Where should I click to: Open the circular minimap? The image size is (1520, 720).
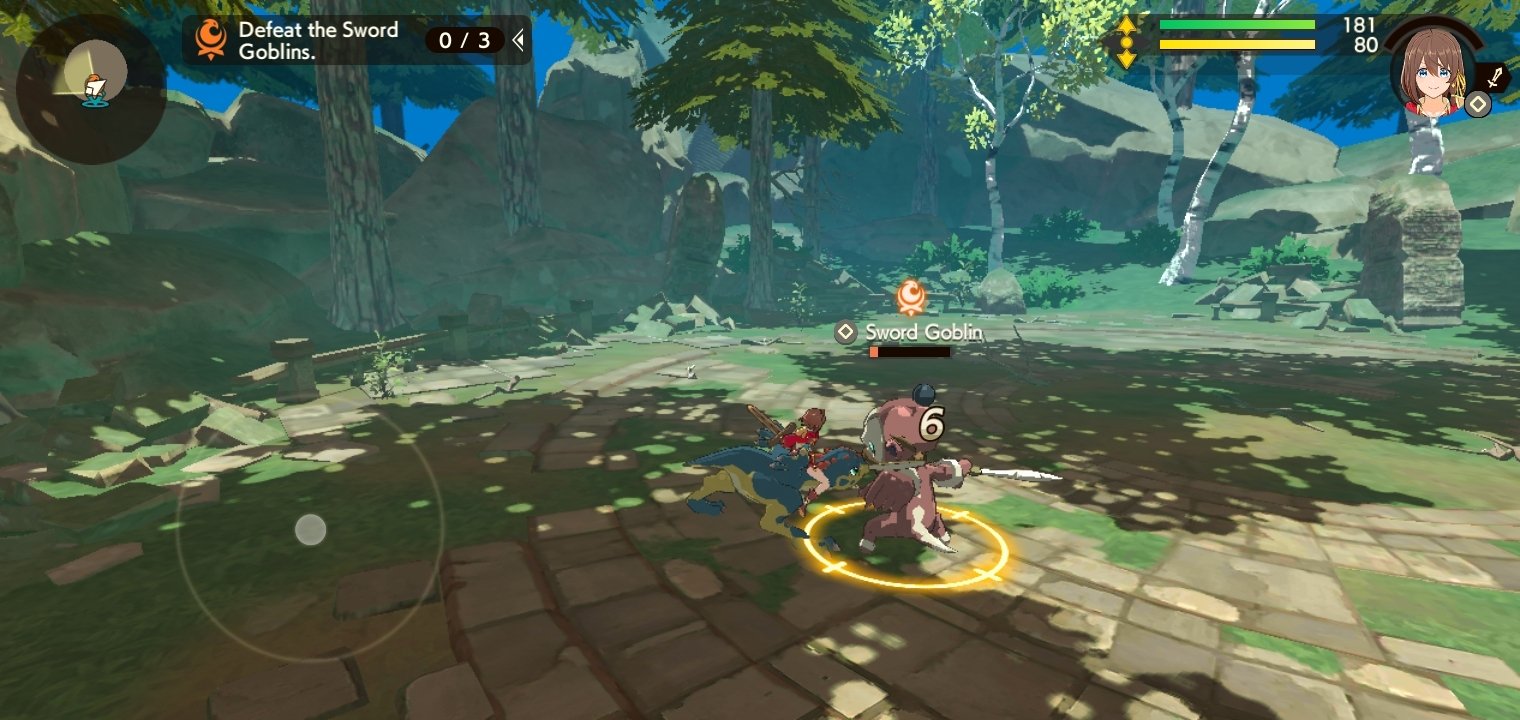point(91,88)
